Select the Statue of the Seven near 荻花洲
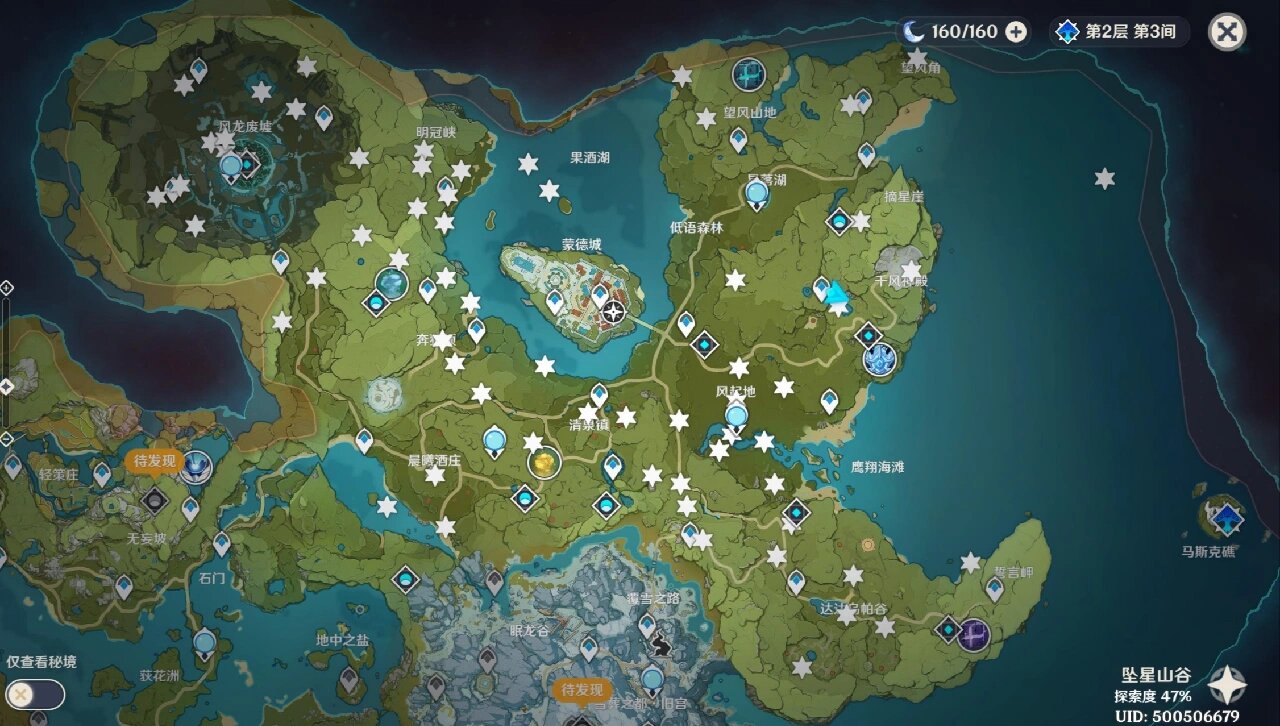 tap(205, 642)
